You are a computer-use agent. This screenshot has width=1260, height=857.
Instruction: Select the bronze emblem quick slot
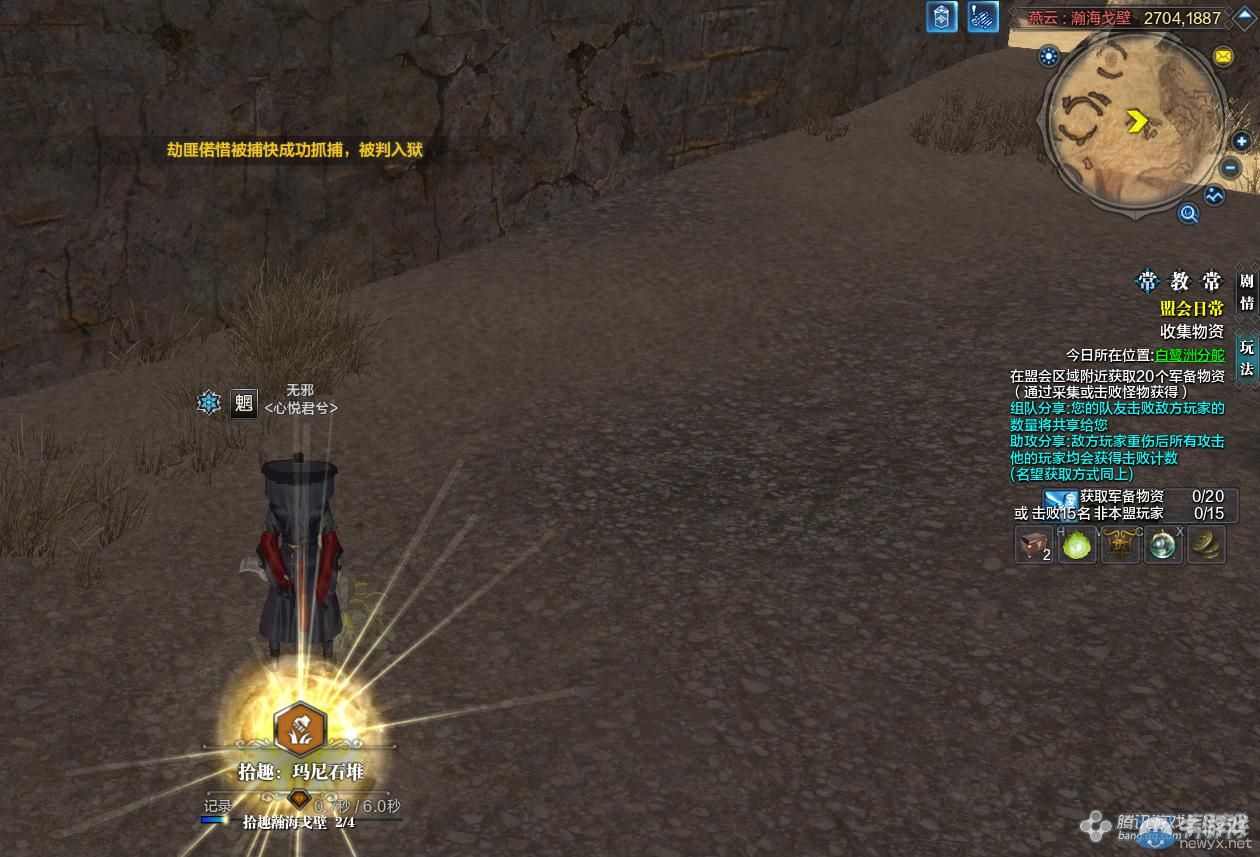point(1120,545)
